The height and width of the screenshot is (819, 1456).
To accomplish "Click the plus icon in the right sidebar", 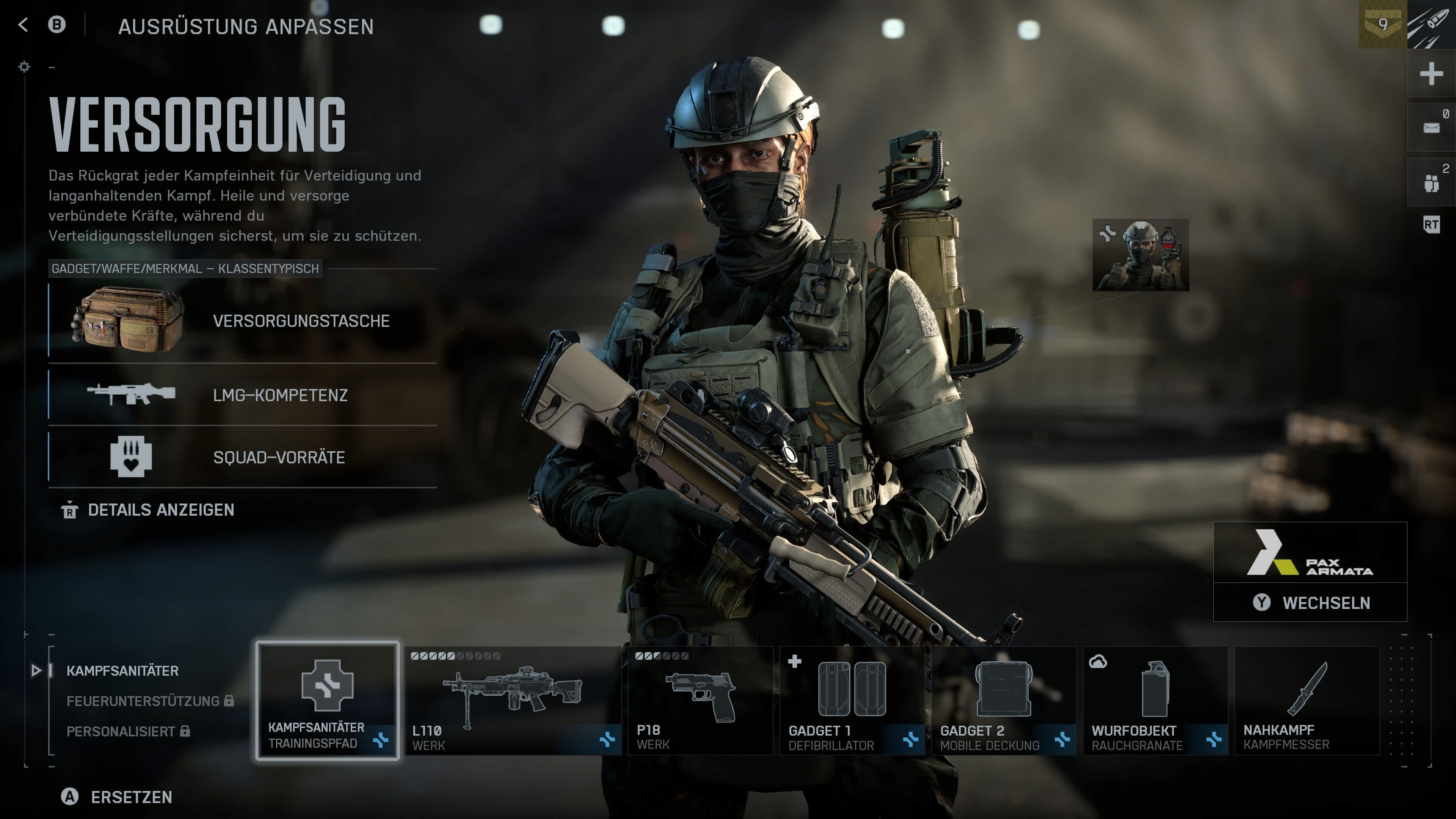I will tap(1431, 74).
